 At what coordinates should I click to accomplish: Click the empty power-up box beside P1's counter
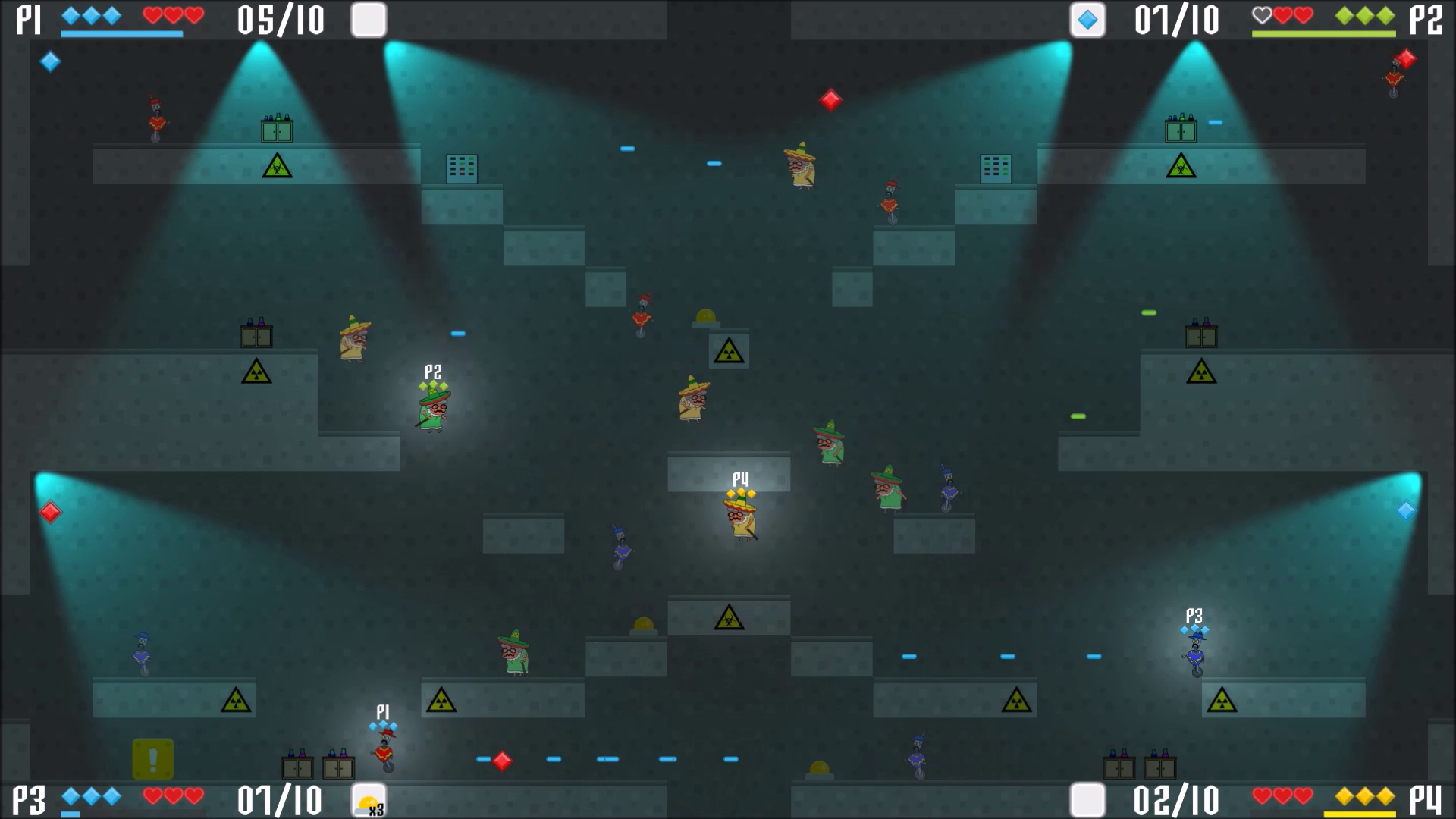point(369,21)
